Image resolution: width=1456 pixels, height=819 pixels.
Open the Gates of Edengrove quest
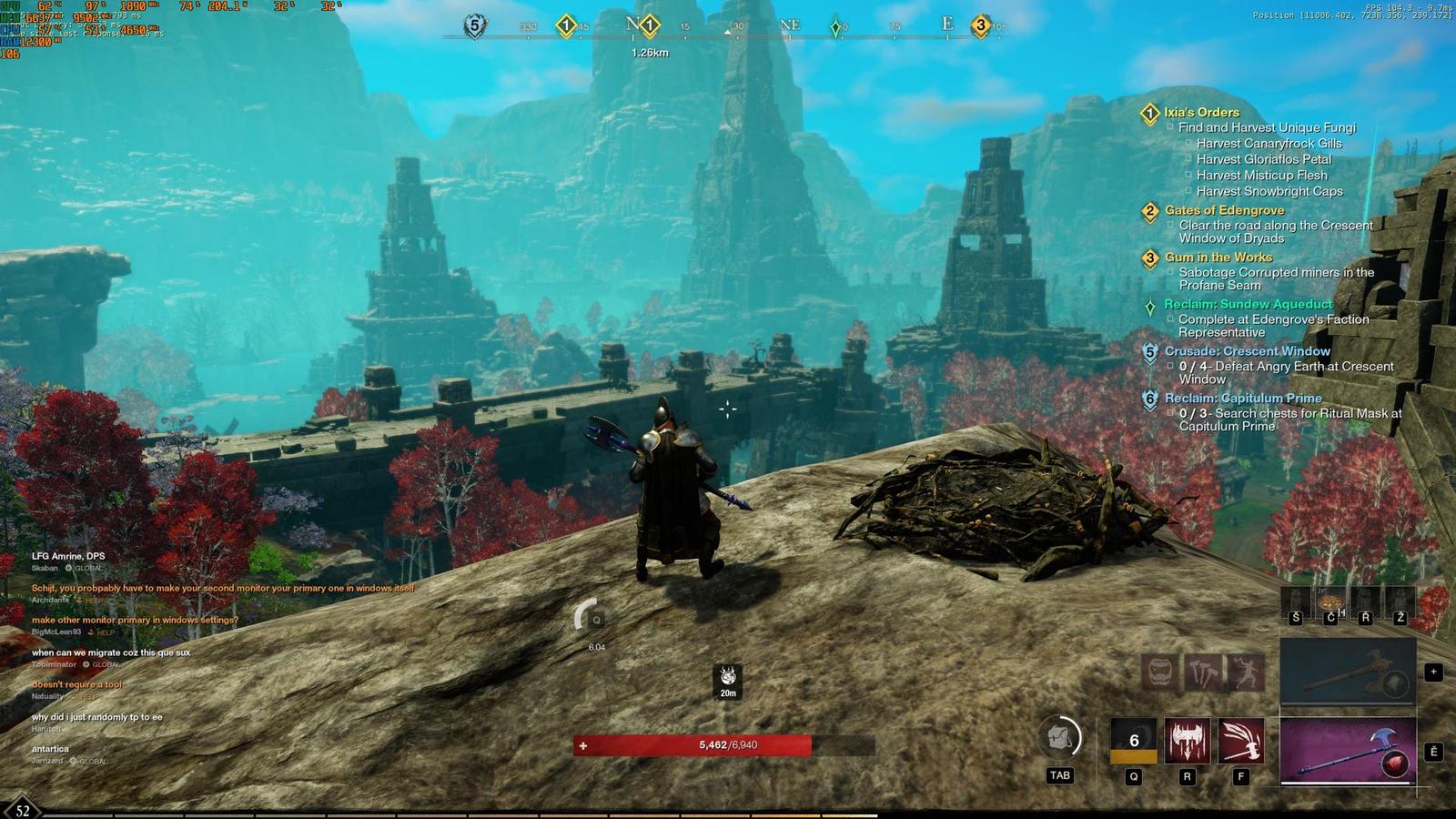[1224, 210]
